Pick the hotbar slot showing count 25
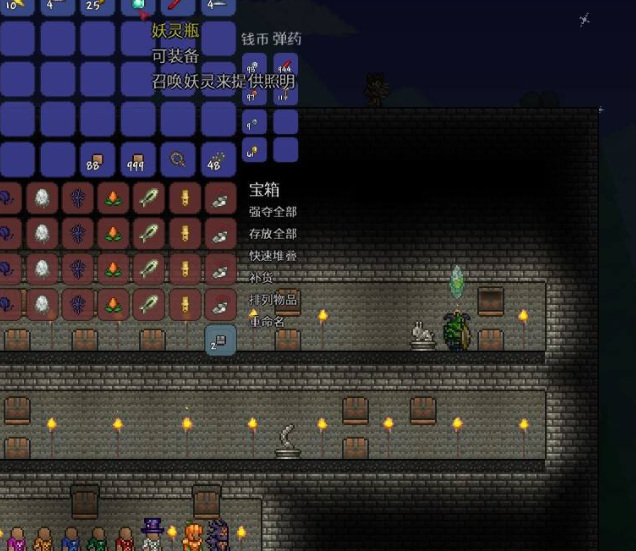 (97, 7)
